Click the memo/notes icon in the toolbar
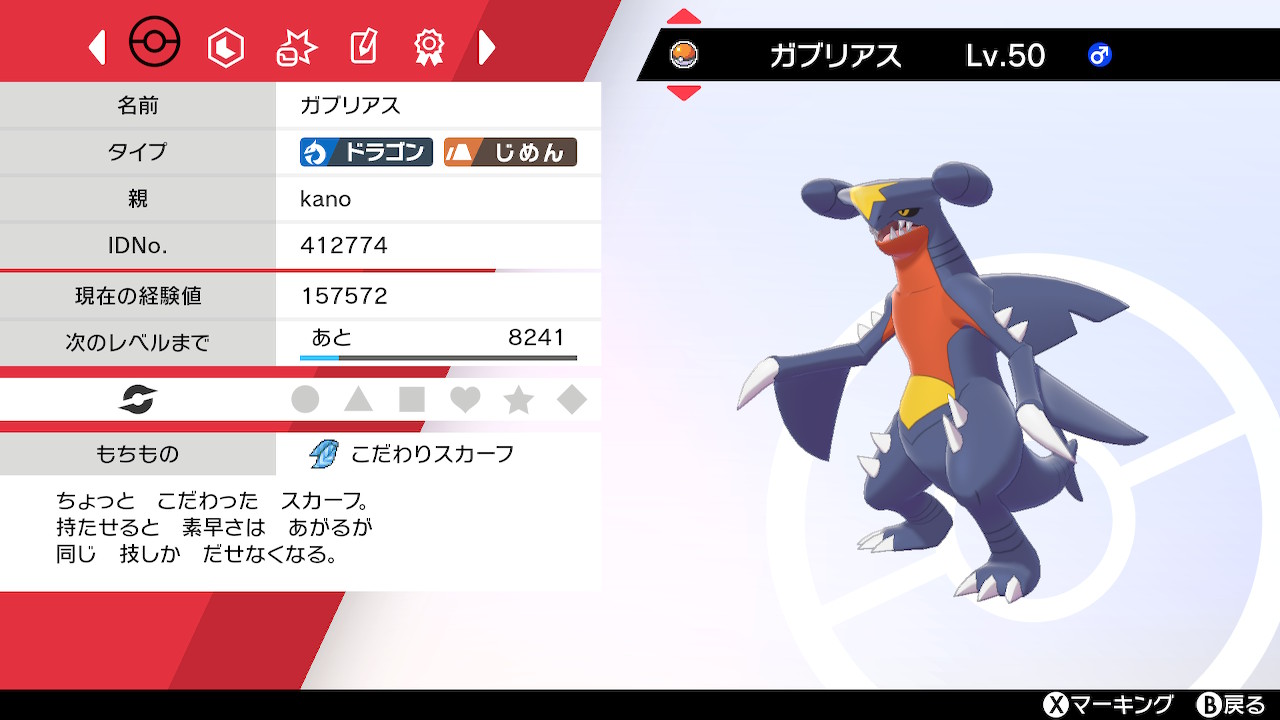Image resolution: width=1280 pixels, height=720 pixels. point(362,44)
